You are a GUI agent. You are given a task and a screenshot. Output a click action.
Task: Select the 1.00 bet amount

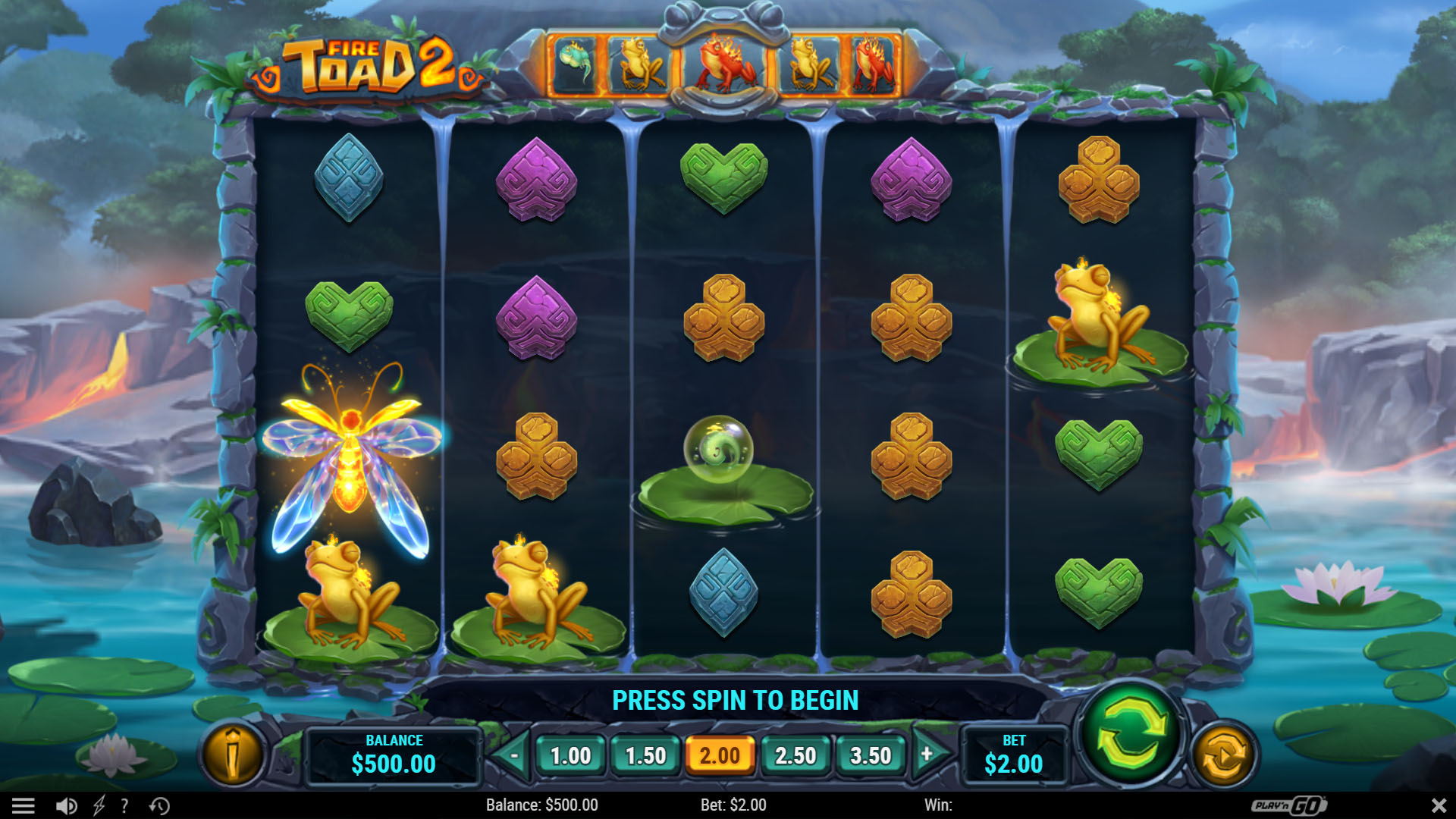coord(570,756)
